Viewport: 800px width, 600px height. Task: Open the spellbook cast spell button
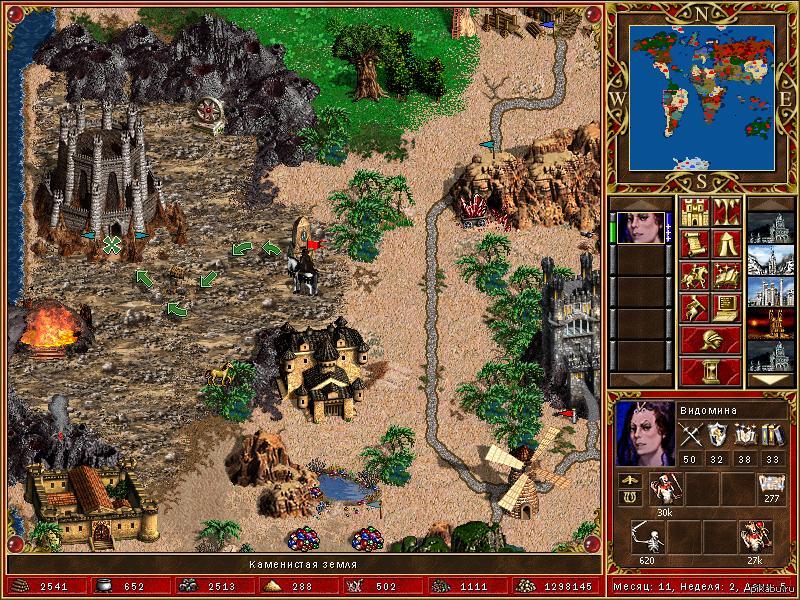point(726,276)
